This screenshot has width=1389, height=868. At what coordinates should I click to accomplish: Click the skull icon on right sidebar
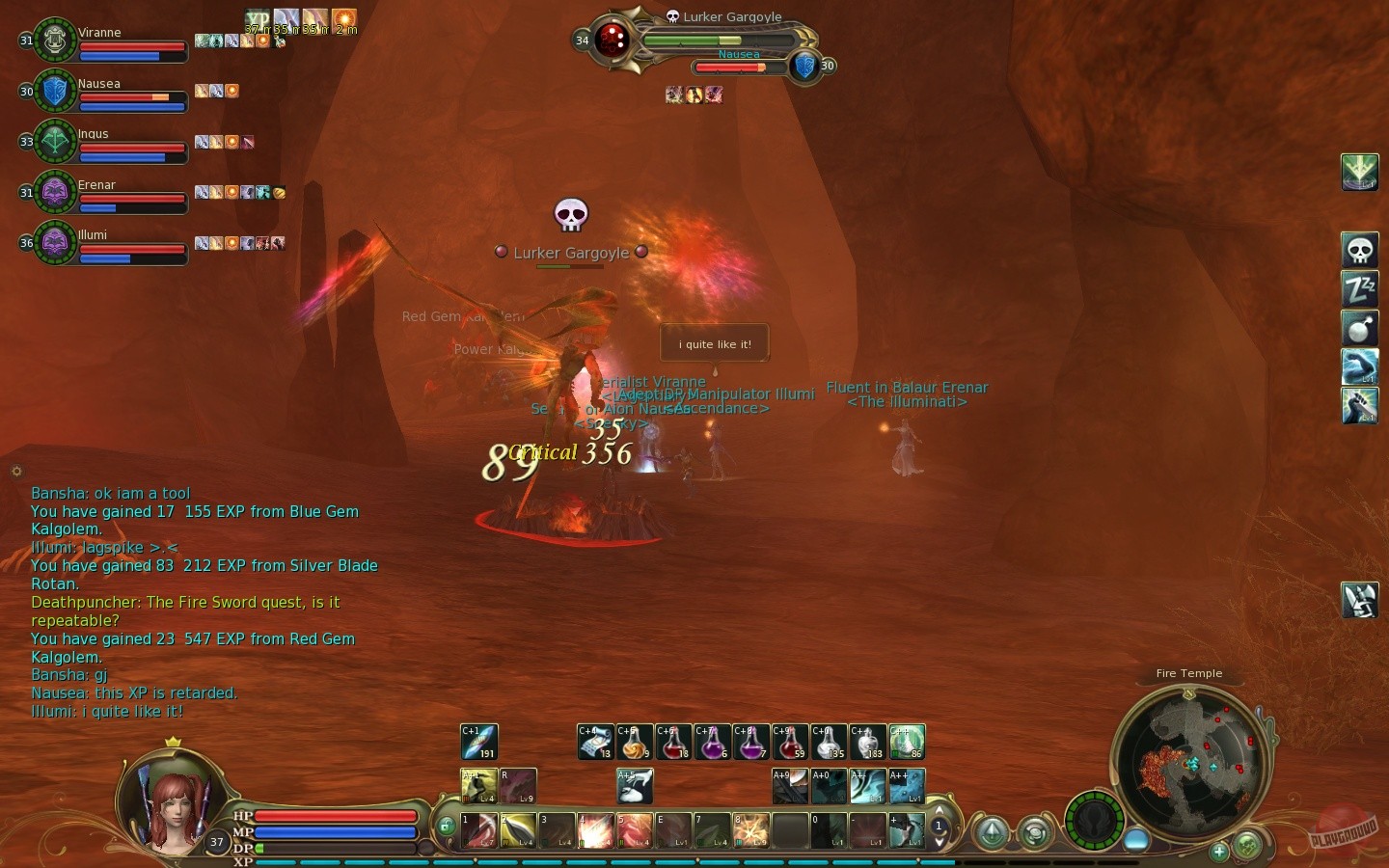[x=1359, y=250]
